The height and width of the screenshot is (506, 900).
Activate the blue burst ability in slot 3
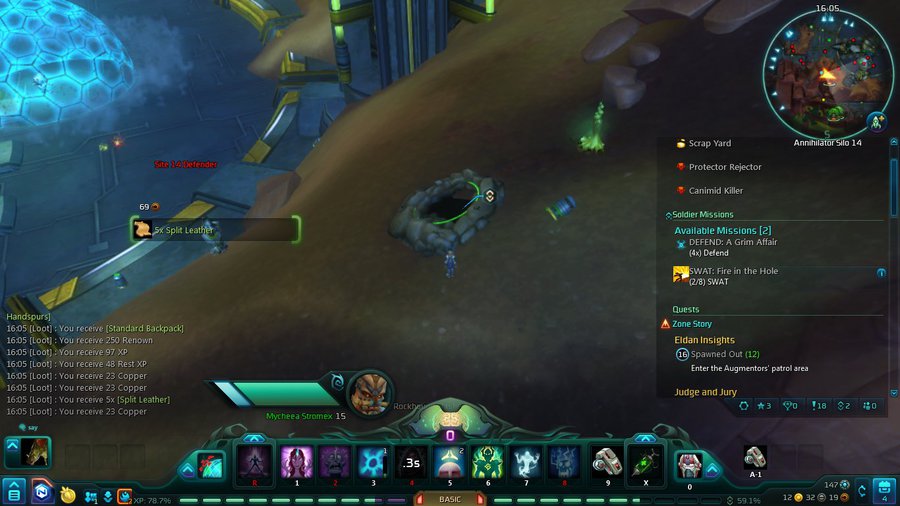tap(373, 463)
